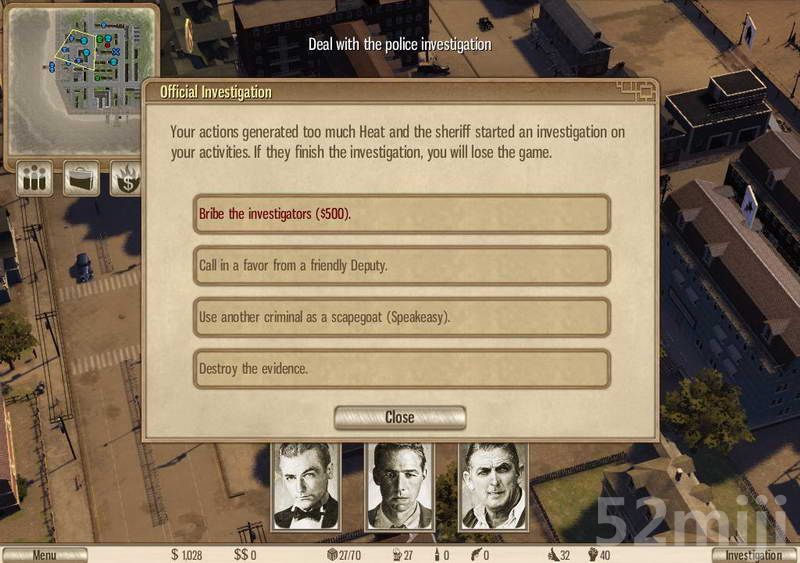The image size is (800, 563).
Task: Close the Official Investigation dialog
Action: click(400, 417)
